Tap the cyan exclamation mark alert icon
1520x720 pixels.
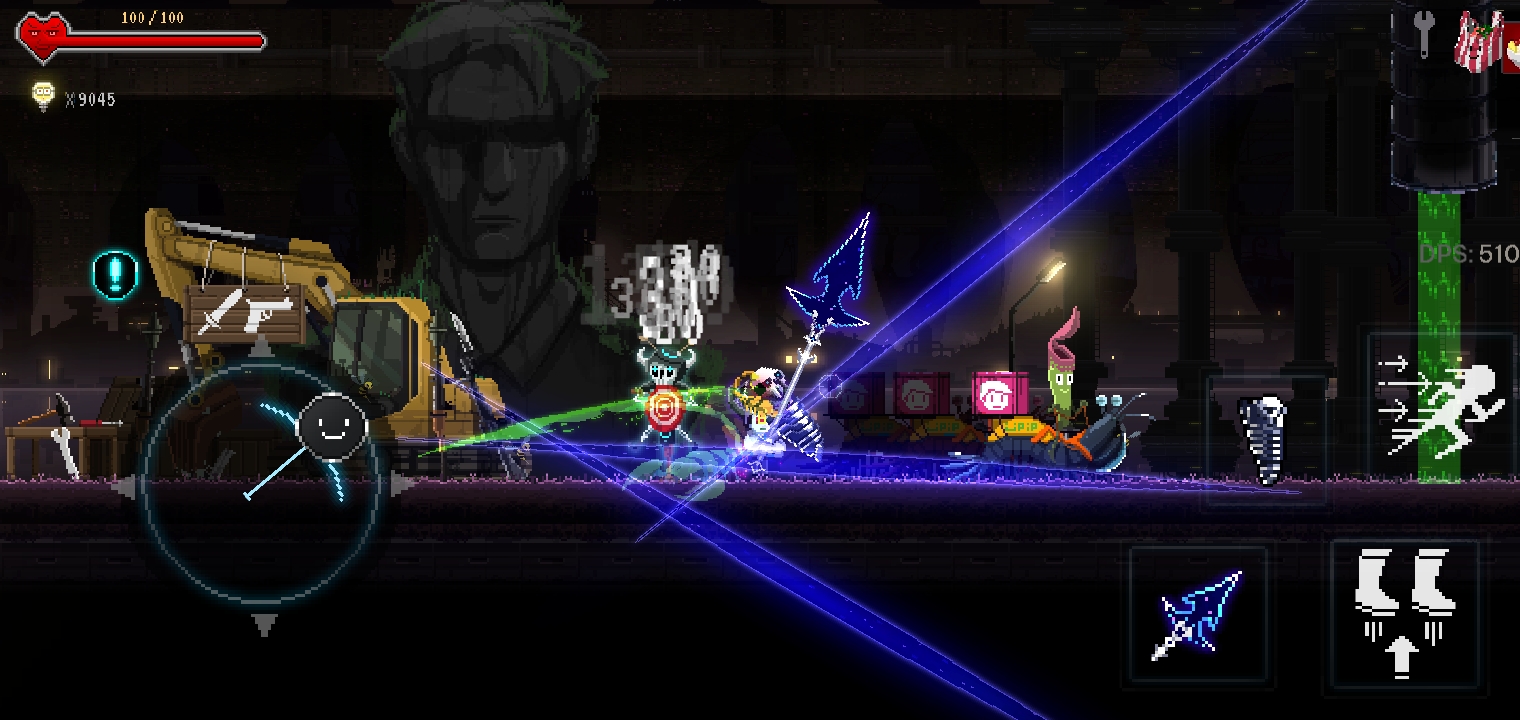point(115,273)
